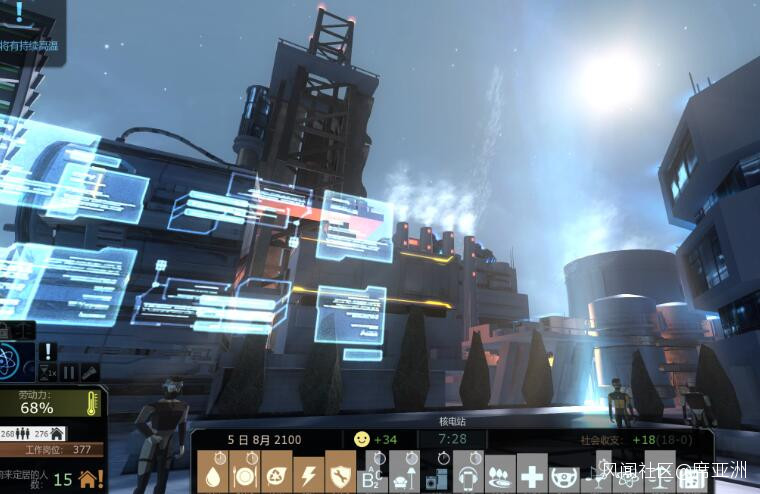The height and width of the screenshot is (494, 760).
Task: Open the shield and wrench category
Action: click(x=340, y=472)
